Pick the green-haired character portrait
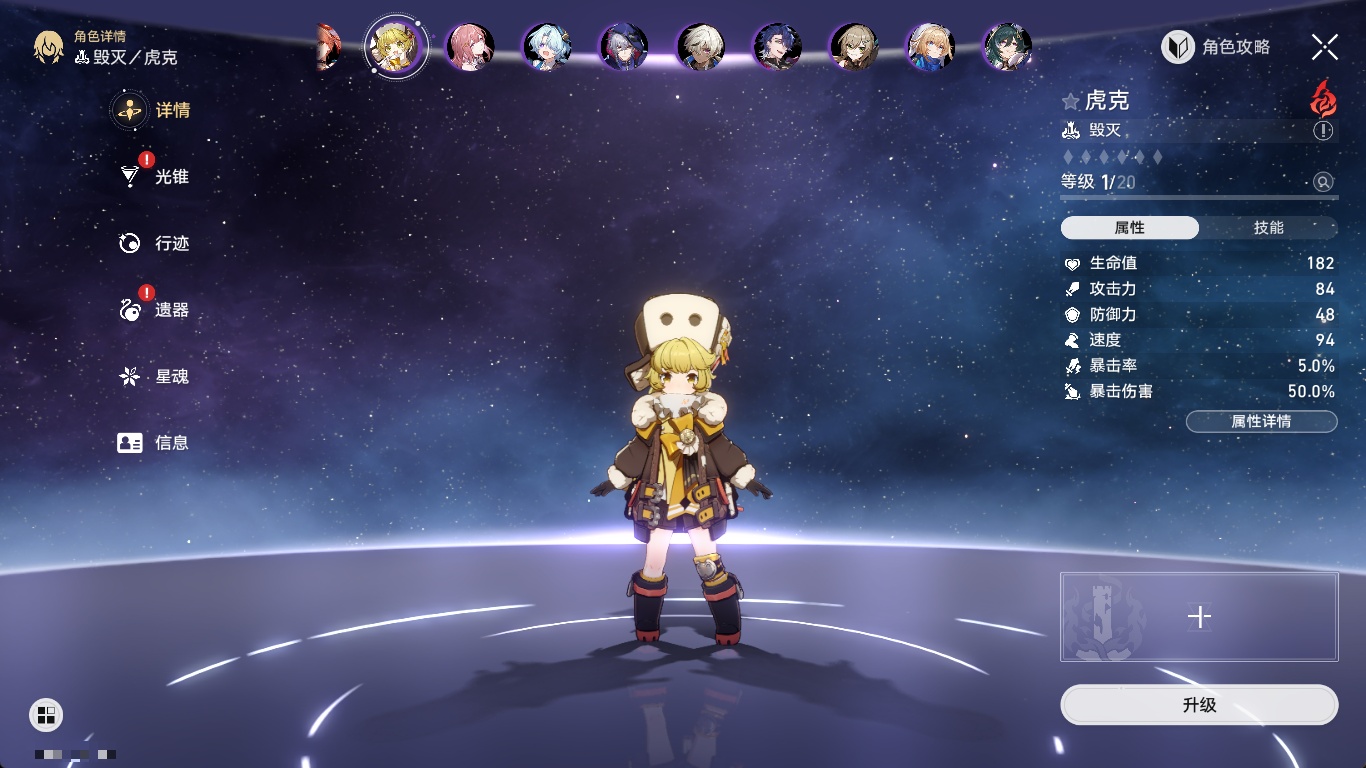 tap(1007, 47)
